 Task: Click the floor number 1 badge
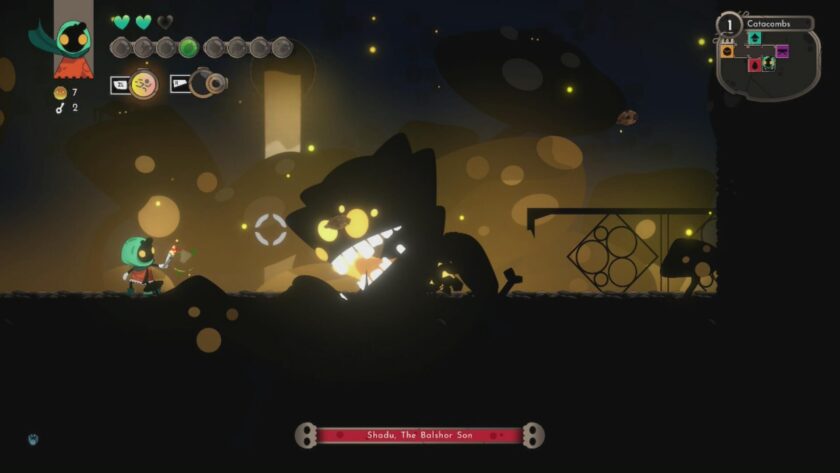730,24
